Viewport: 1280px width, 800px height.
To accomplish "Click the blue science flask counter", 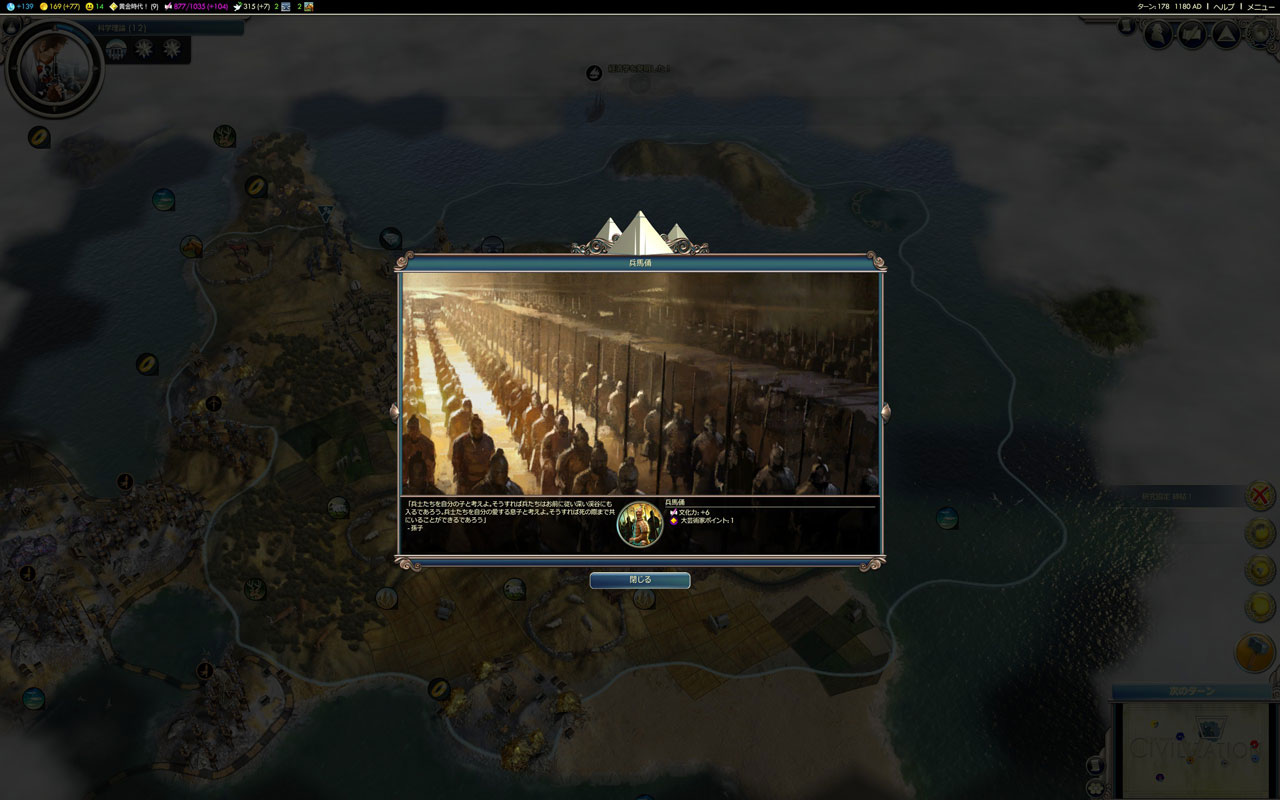I will [18, 6].
